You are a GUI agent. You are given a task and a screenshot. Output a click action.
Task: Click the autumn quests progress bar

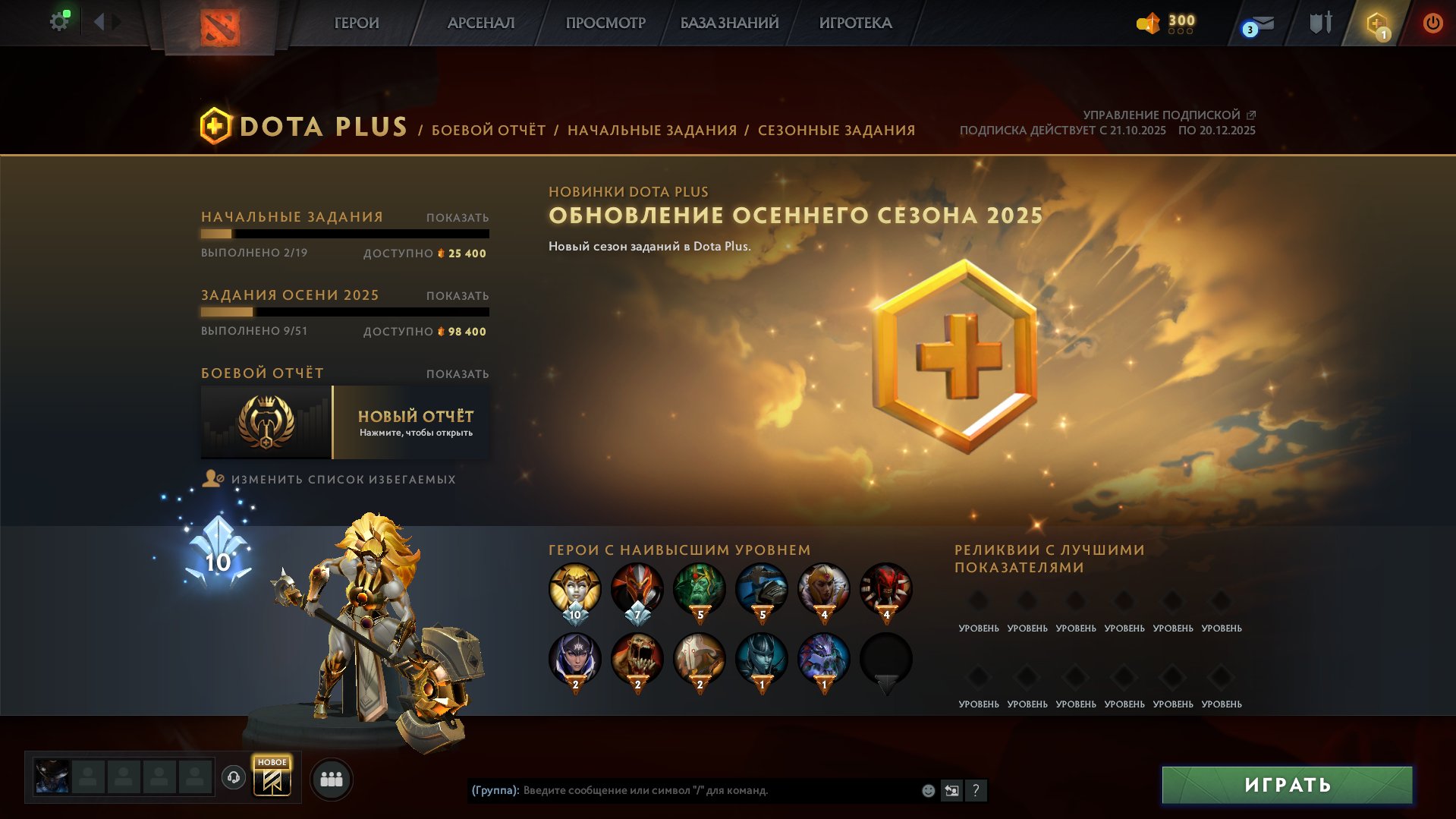[345, 312]
